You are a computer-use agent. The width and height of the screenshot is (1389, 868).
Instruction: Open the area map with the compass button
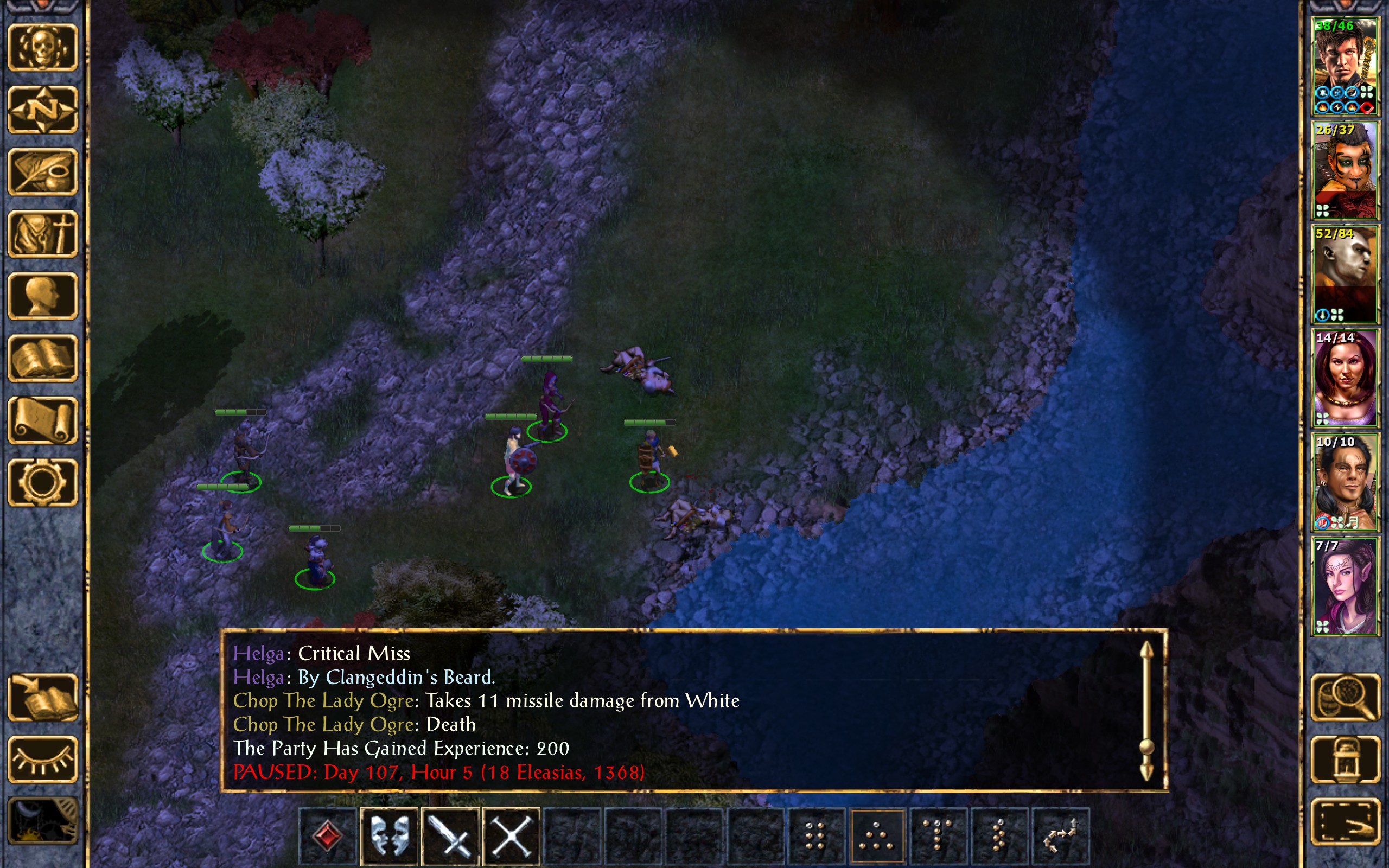tap(43, 109)
